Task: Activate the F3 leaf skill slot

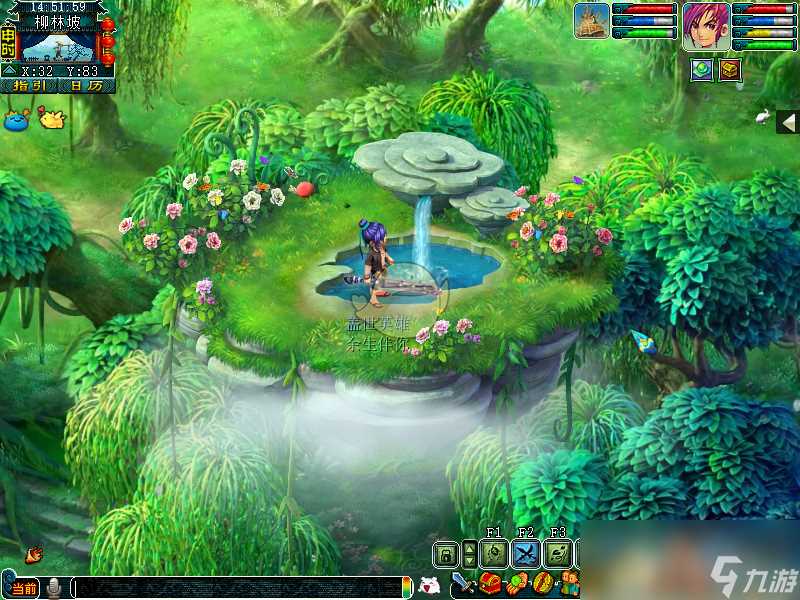Action: (558, 554)
